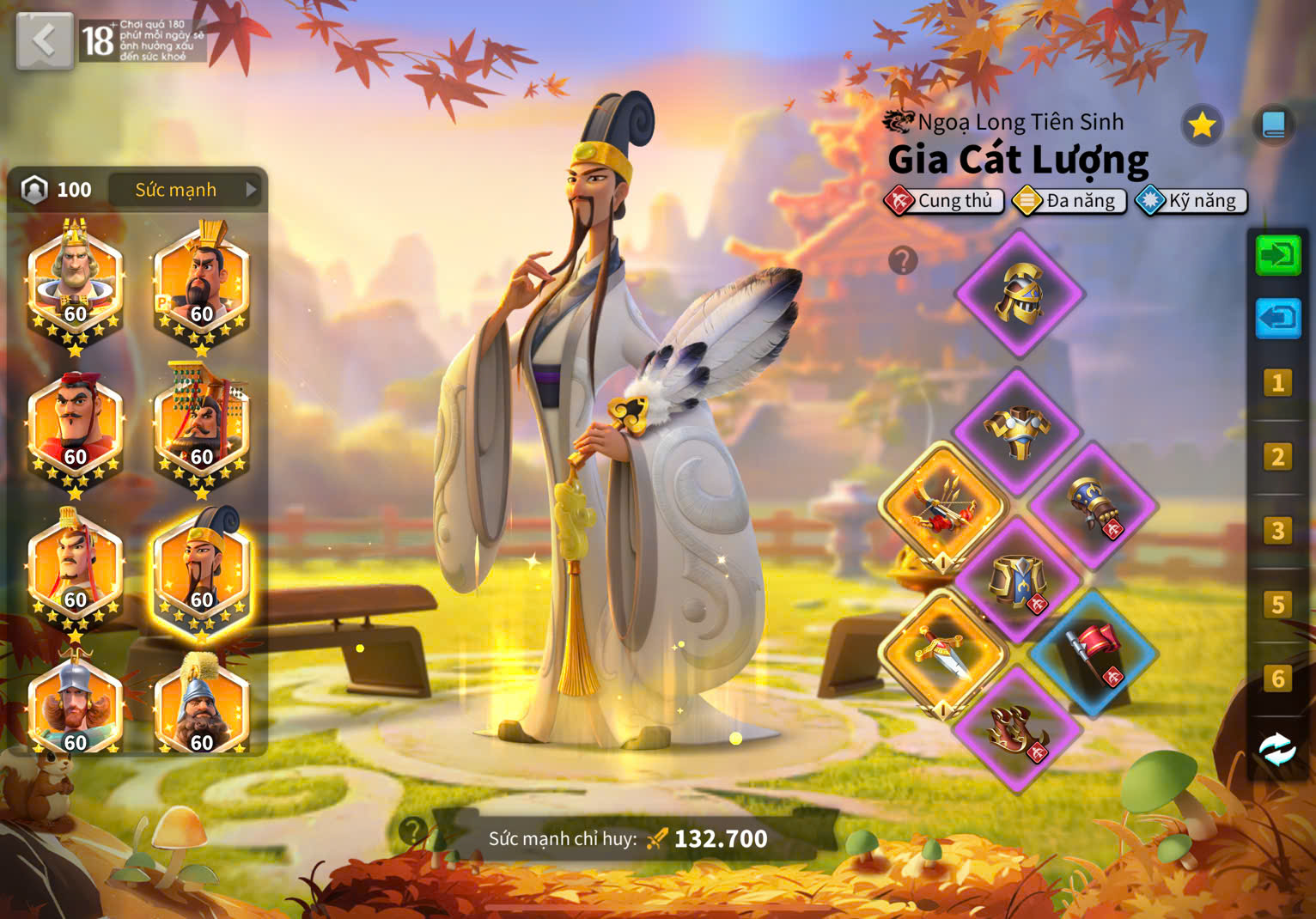Select the bow weapon equipment slot
This screenshot has width=1316, height=919.
click(943, 507)
